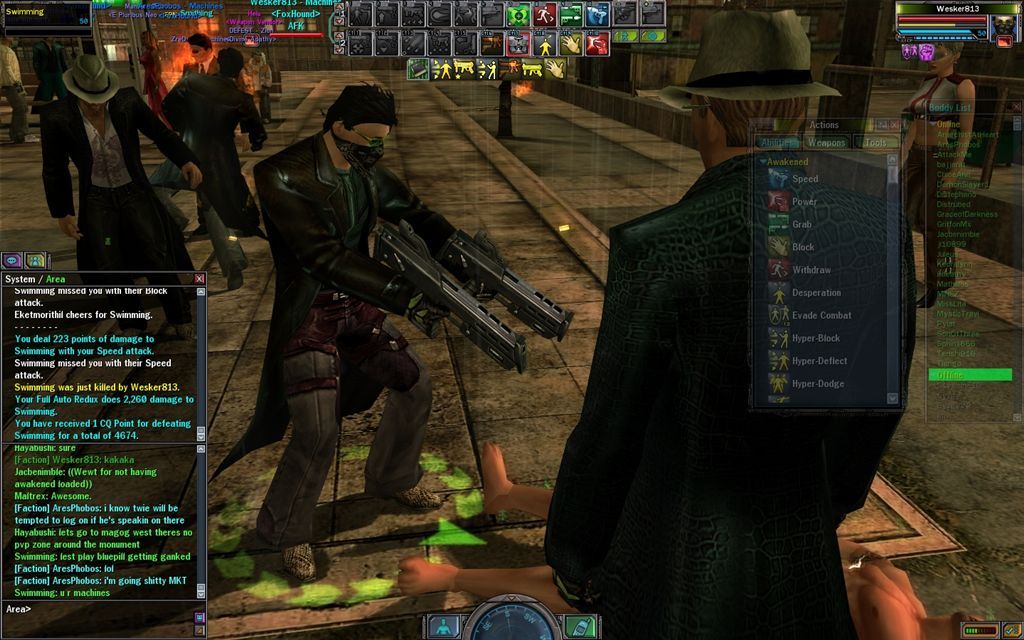Viewport: 1024px width, 640px height.
Task: Select the Offline group in Buddy List
Action: pyautogui.click(x=970, y=375)
